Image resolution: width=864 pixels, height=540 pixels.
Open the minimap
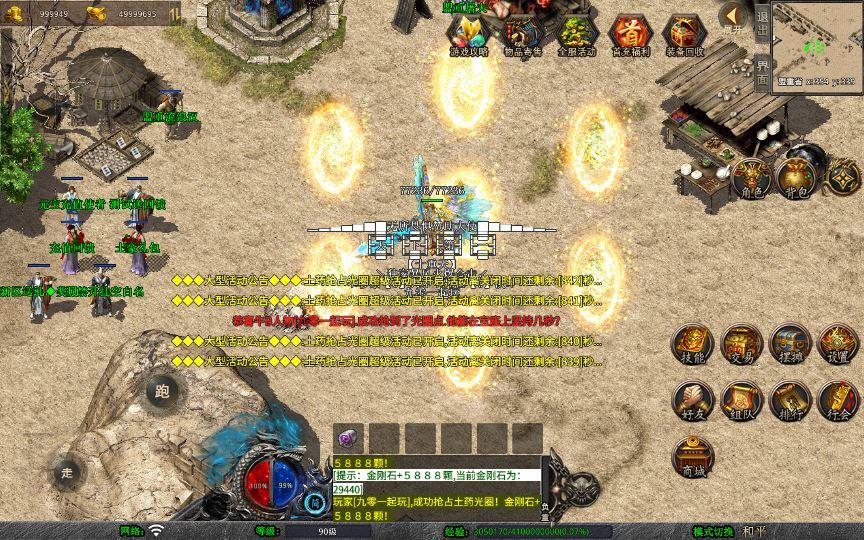(x=817, y=42)
